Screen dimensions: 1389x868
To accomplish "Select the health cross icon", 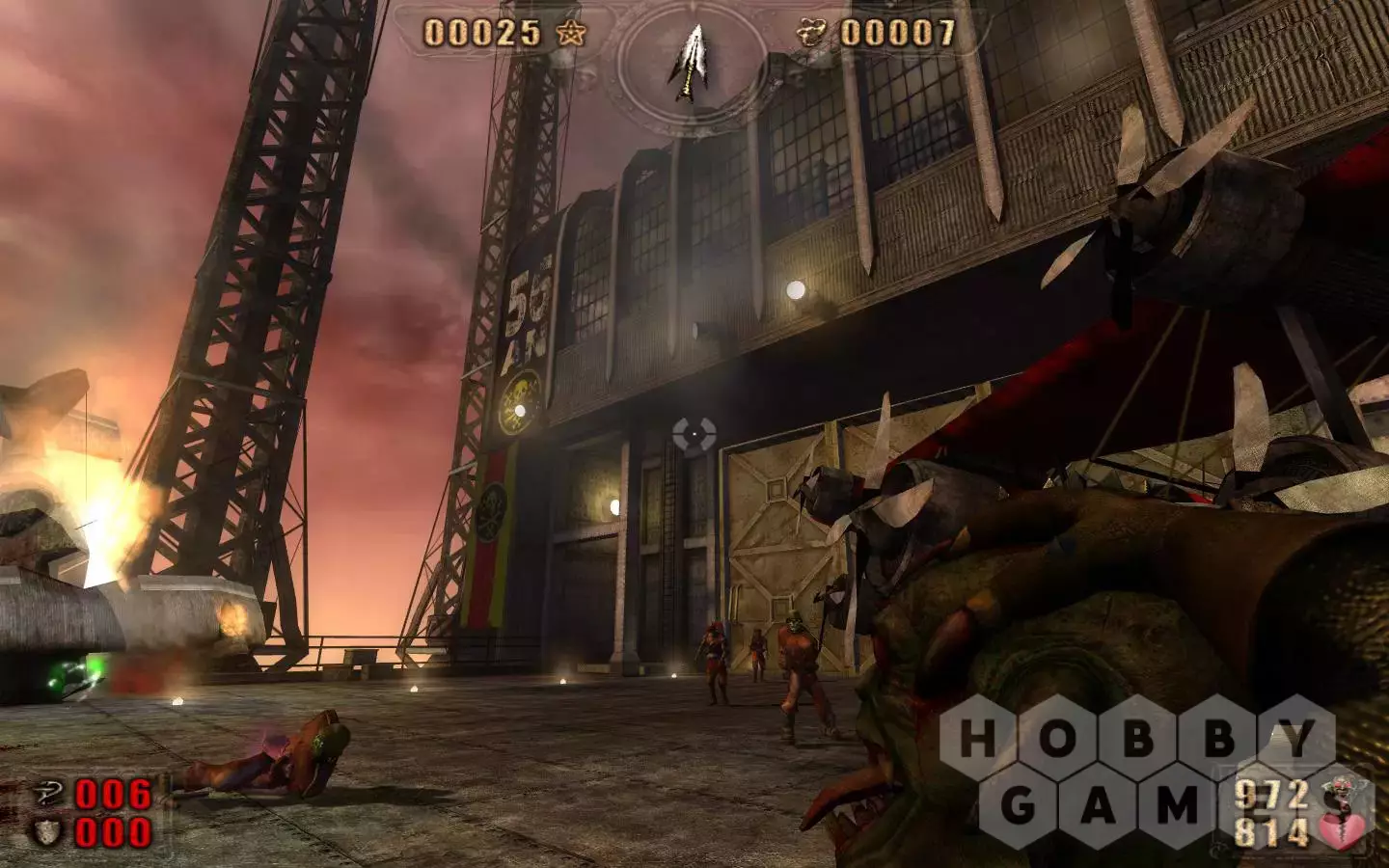I will pos(48,794).
